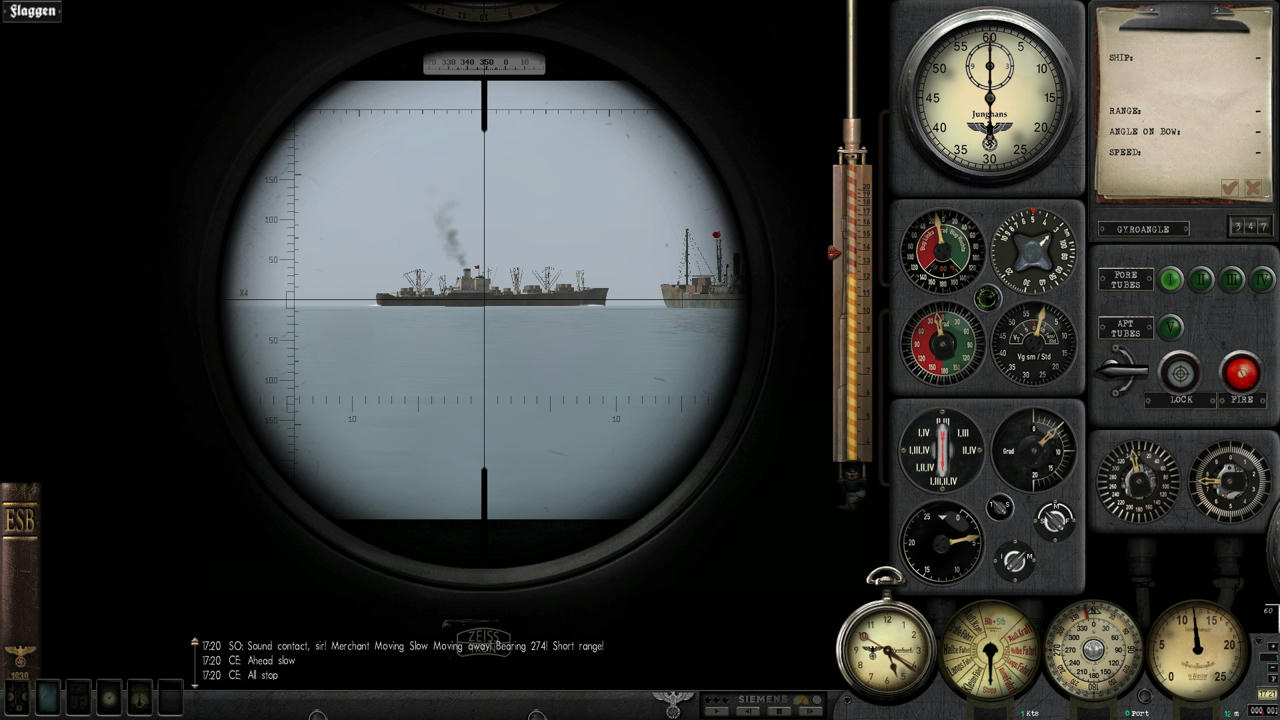Confirm notepad data with the checkmark
Screen dimensions: 1280x720
[1230, 188]
